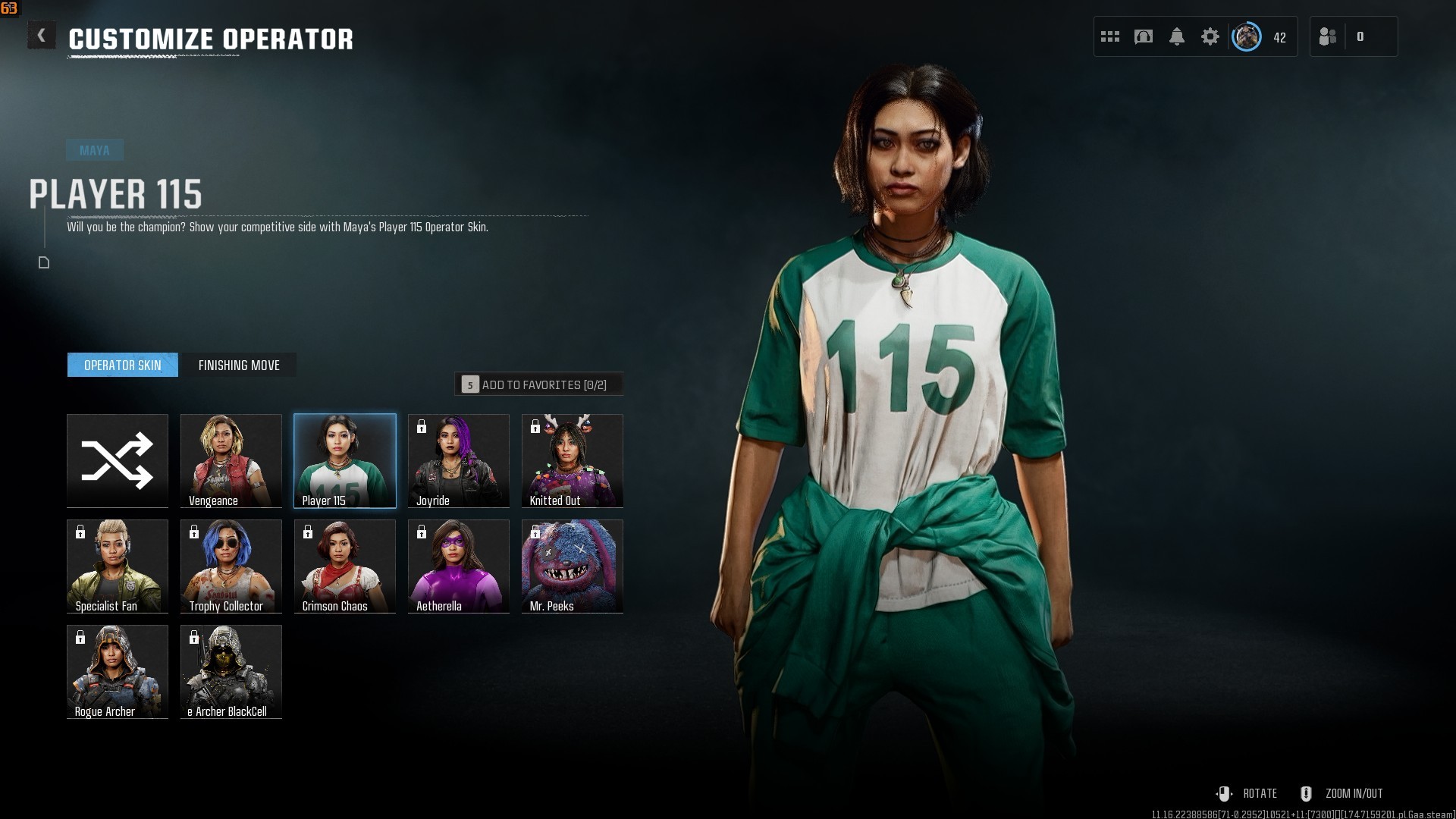Open the friends social panel
The image size is (1456, 819).
tap(1328, 36)
